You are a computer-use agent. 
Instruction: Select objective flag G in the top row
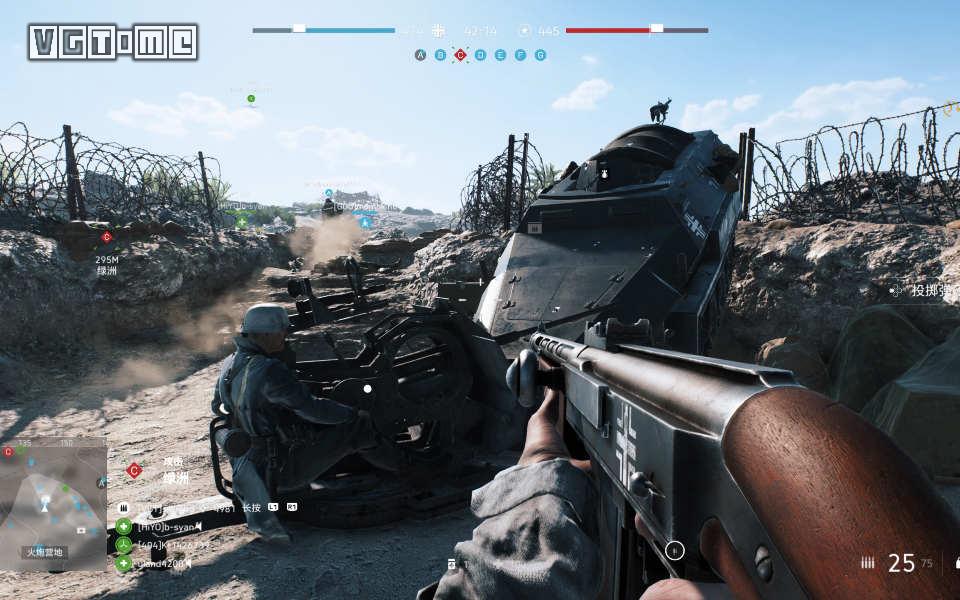click(x=541, y=55)
